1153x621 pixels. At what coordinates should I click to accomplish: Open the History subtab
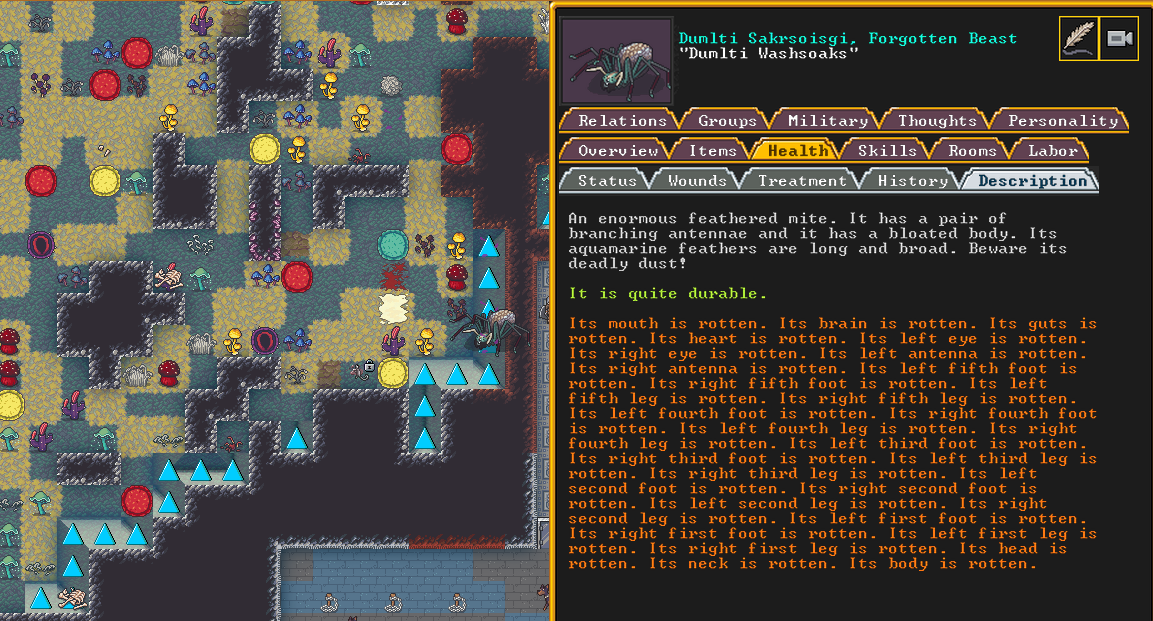coord(912,181)
